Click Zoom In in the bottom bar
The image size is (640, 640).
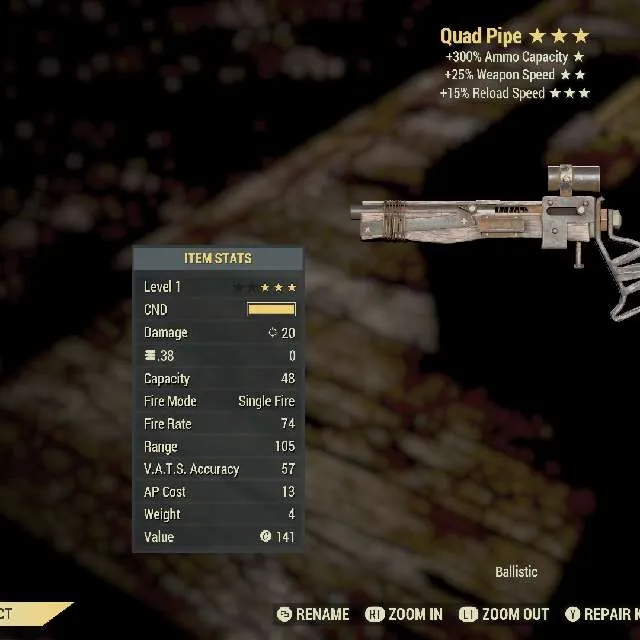[404, 614]
